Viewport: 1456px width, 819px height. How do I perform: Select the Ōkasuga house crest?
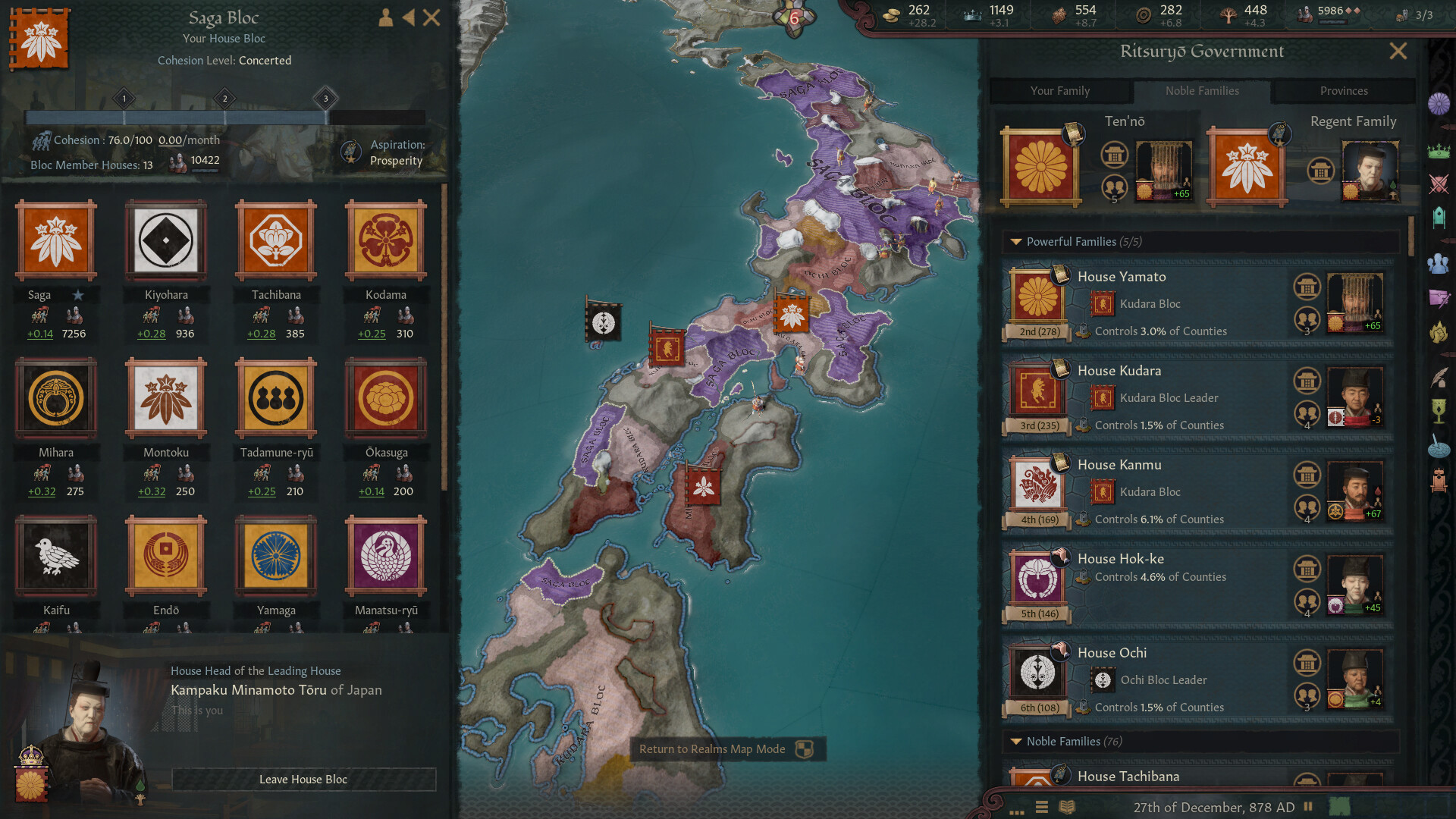(386, 399)
